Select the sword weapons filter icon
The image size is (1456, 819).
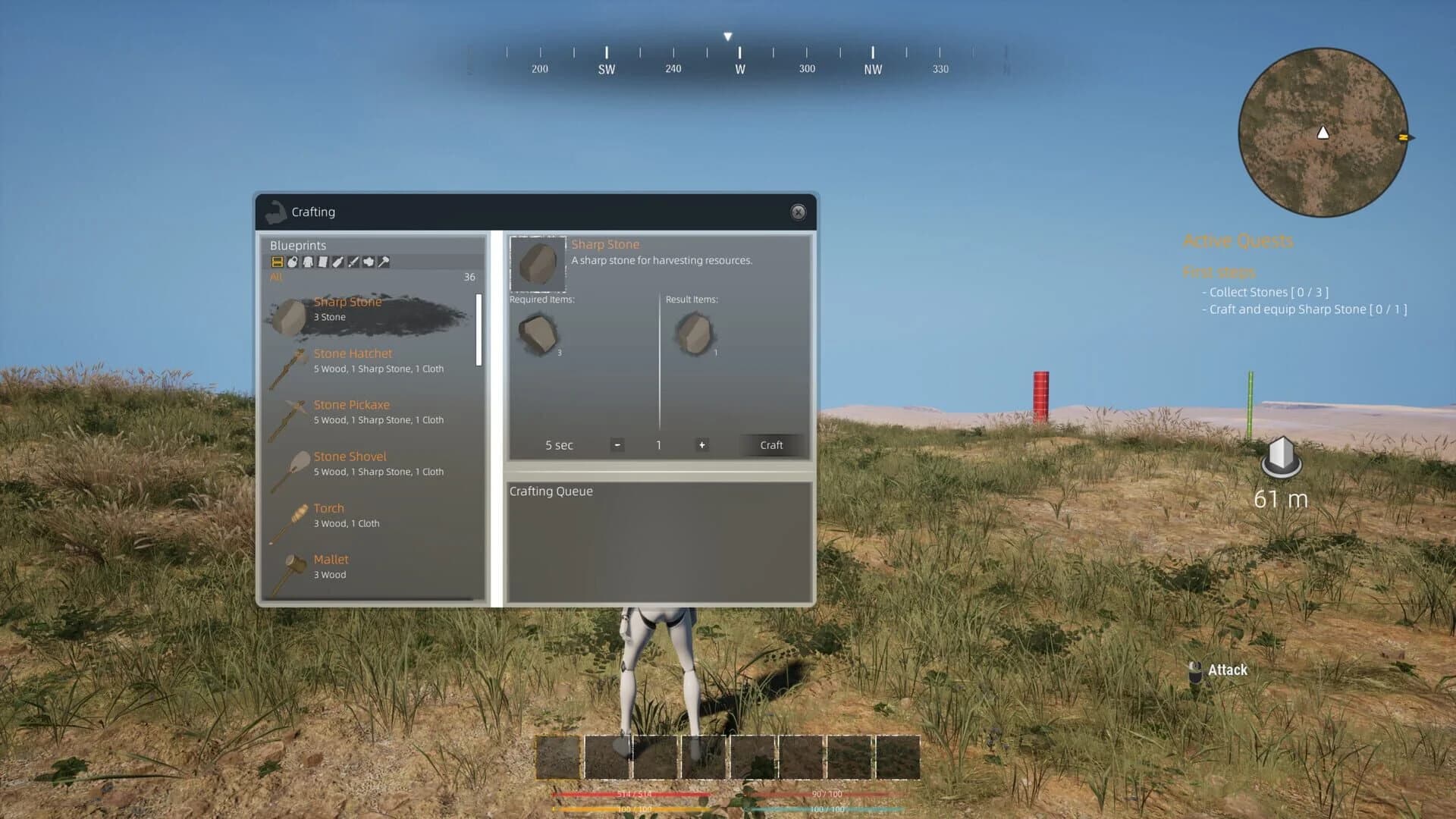(353, 262)
